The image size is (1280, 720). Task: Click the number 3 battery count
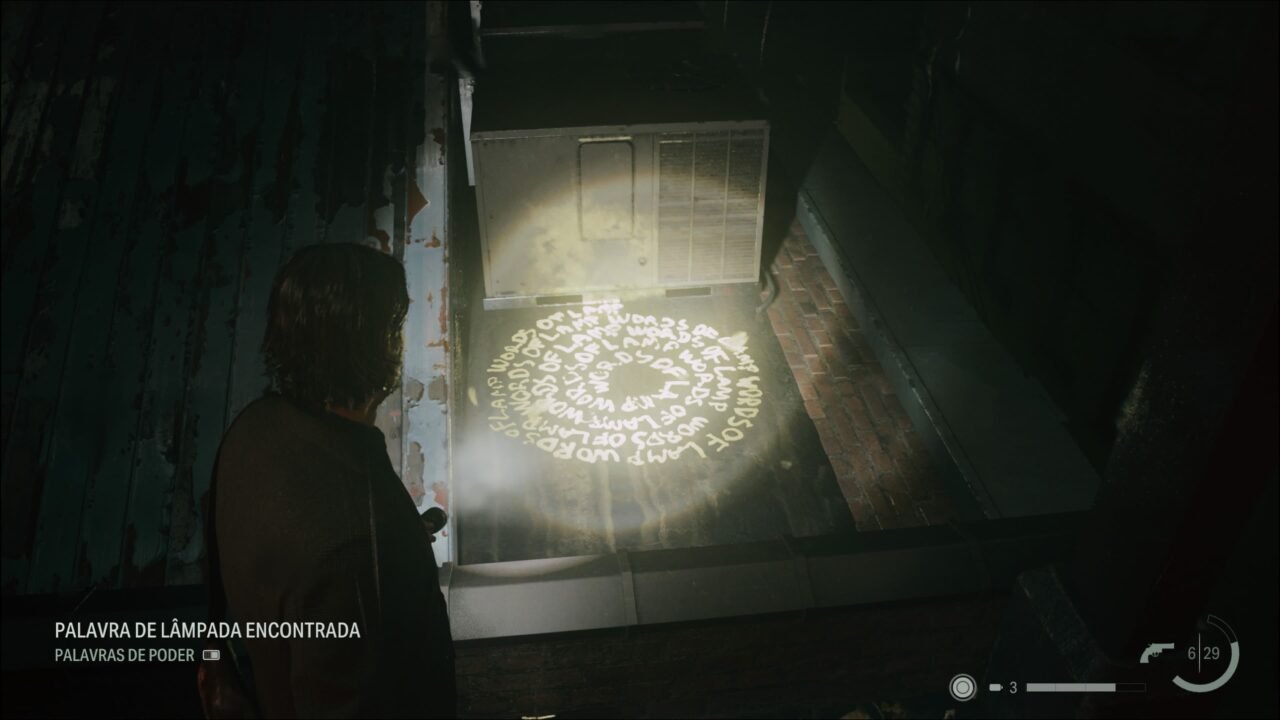[x=1013, y=686]
